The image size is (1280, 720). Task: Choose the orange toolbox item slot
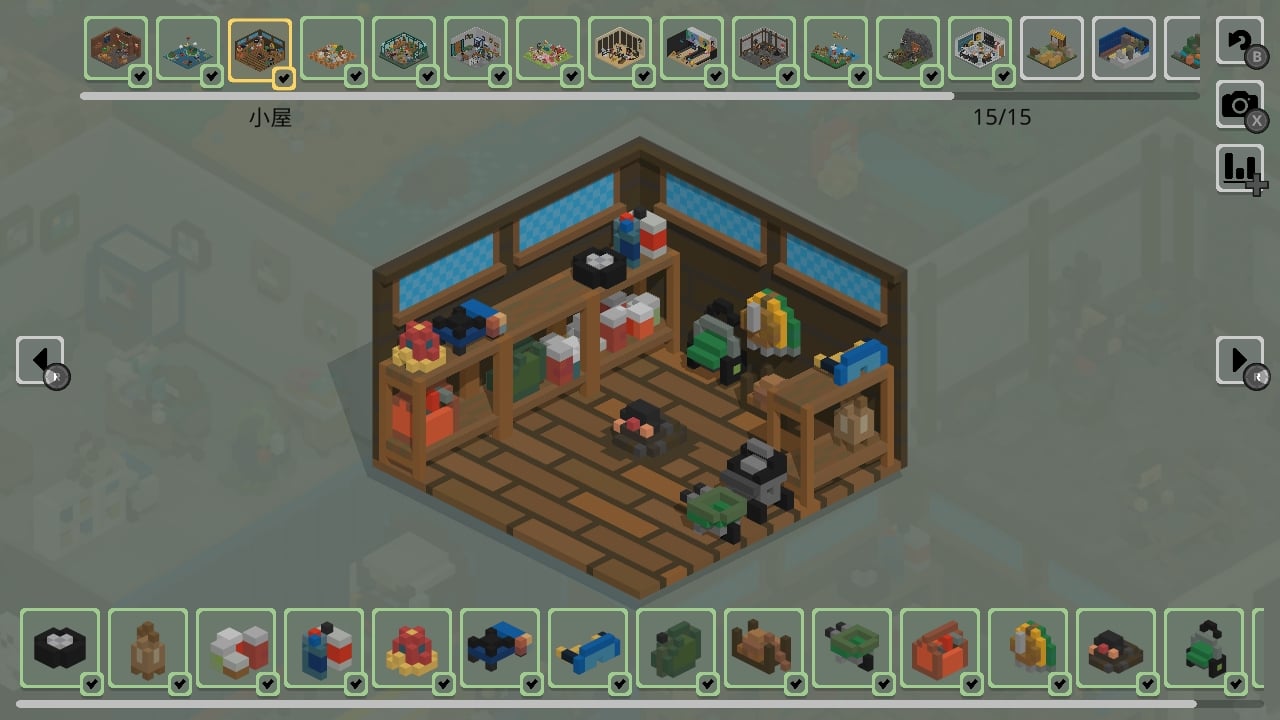(x=940, y=648)
